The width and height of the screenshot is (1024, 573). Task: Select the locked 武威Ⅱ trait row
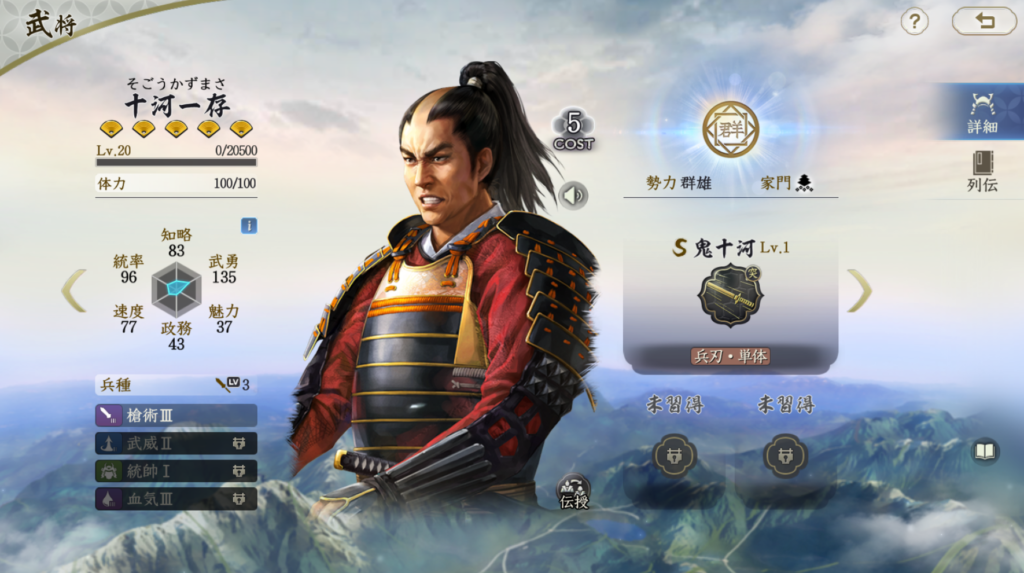coord(176,443)
